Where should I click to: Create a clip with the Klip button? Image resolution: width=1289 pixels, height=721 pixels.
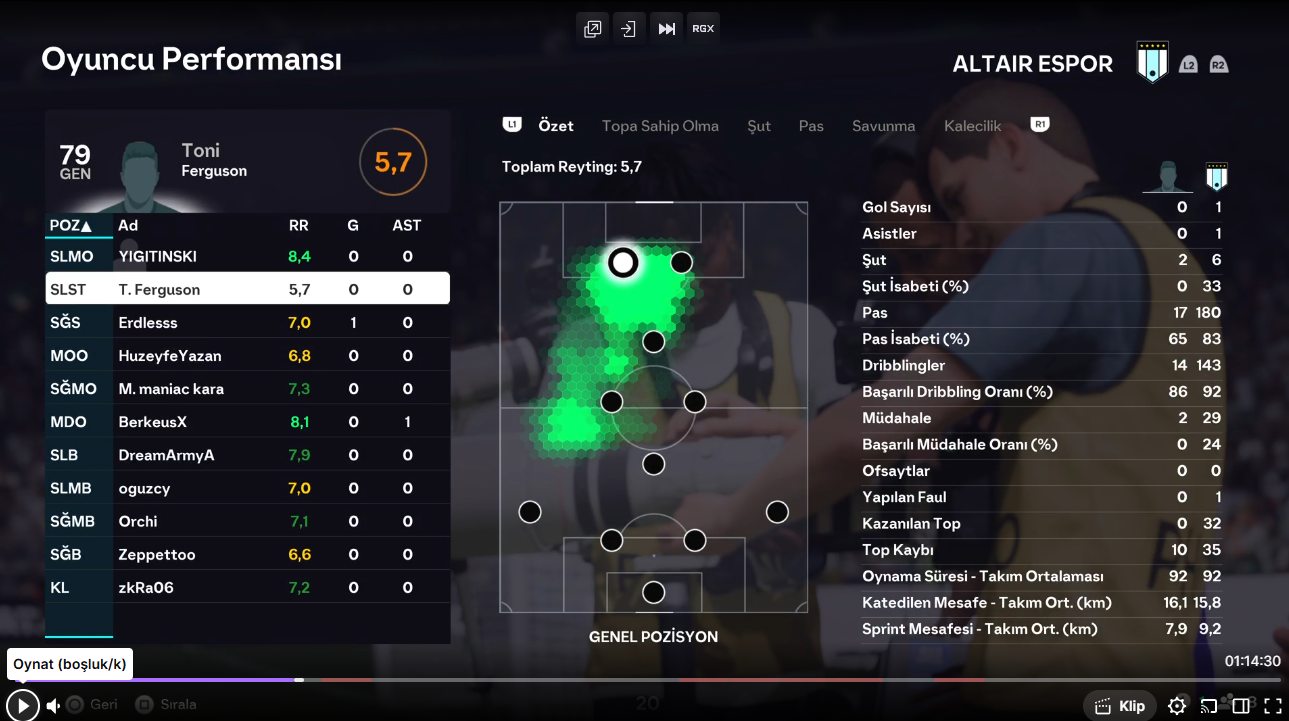coord(1120,706)
